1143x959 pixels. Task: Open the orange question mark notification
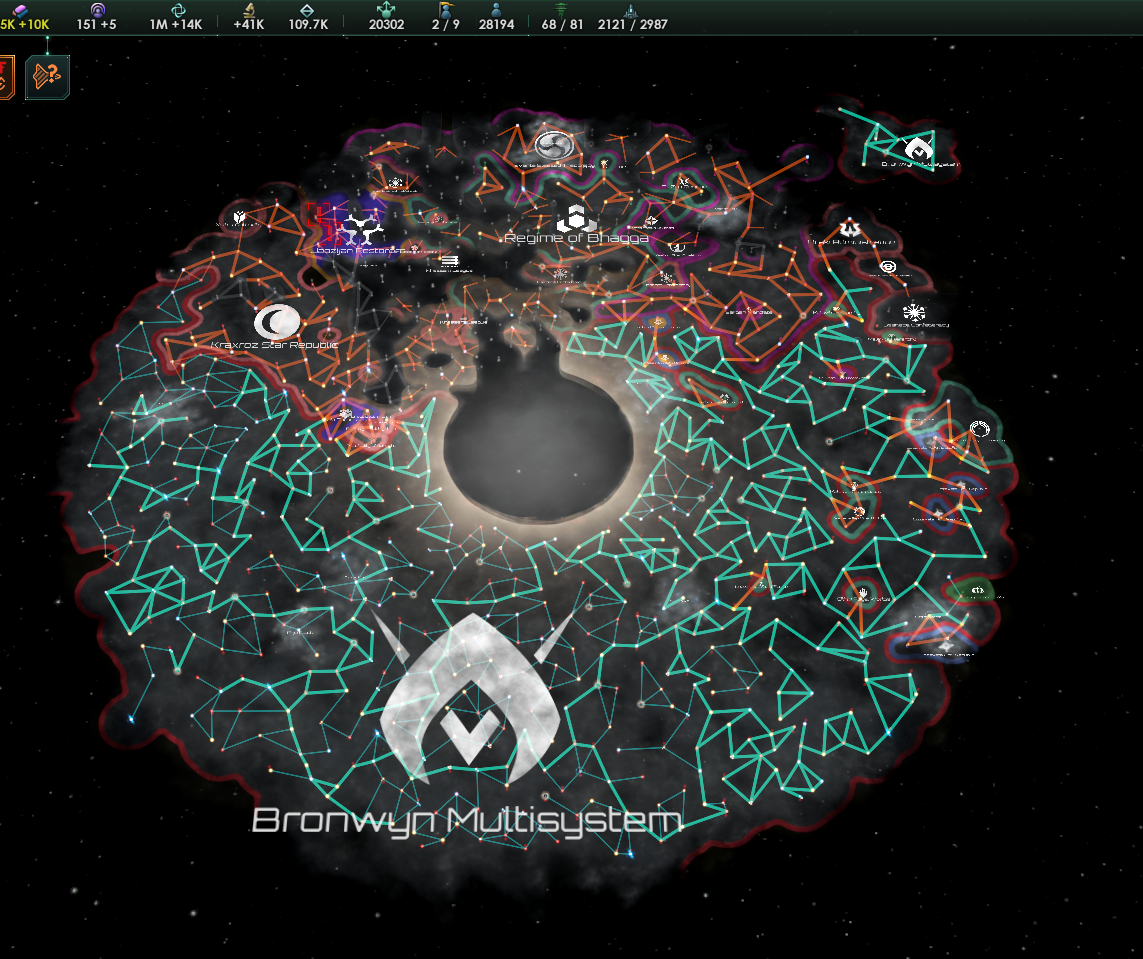47,77
